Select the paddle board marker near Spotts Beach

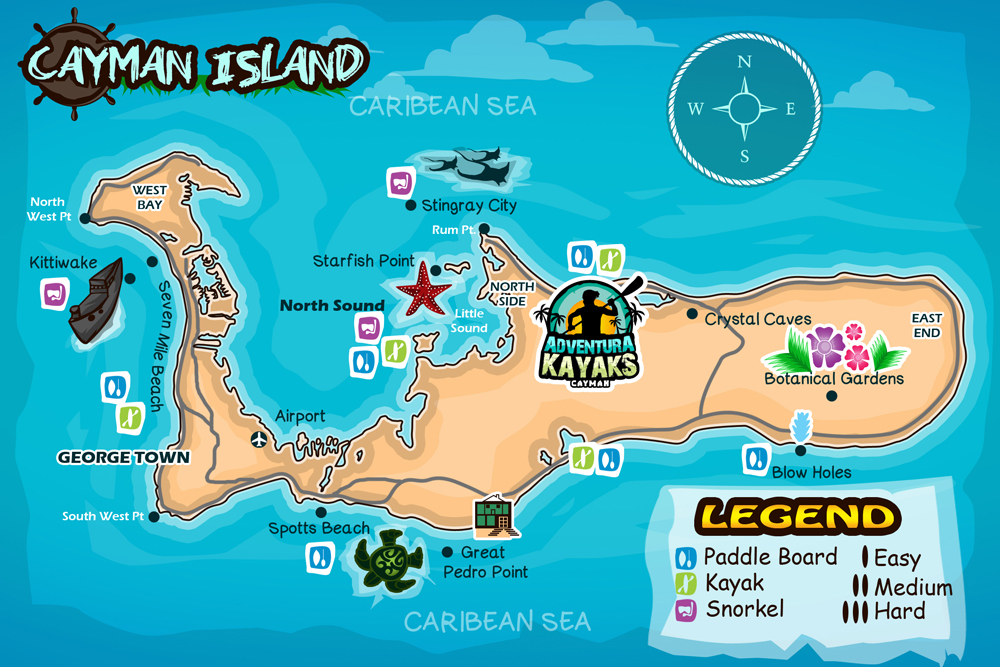tap(320, 556)
